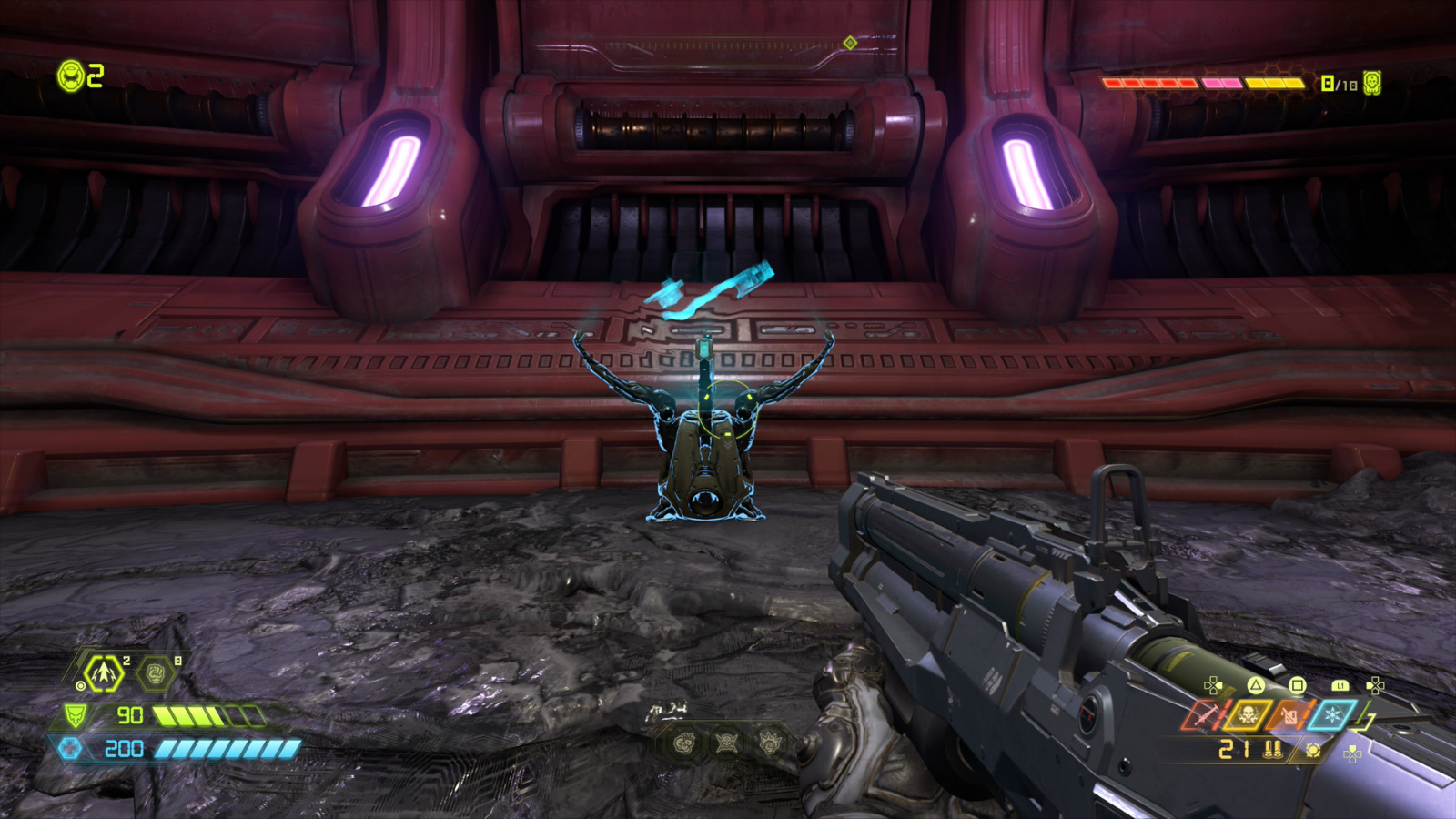Viewport: 1456px width, 819px height.
Task: Click the Blood Punch fist icon
Action: tap(154, 673)
